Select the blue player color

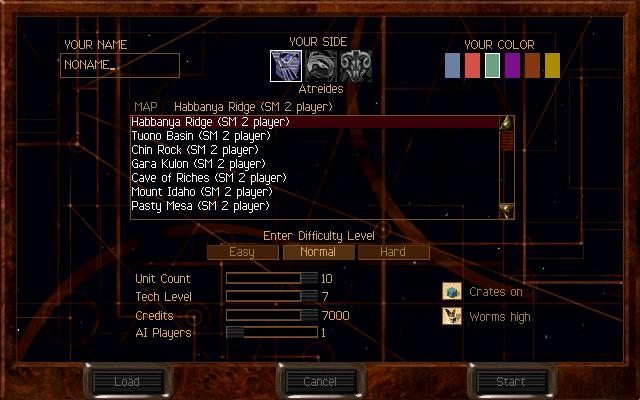click(453, 66)
